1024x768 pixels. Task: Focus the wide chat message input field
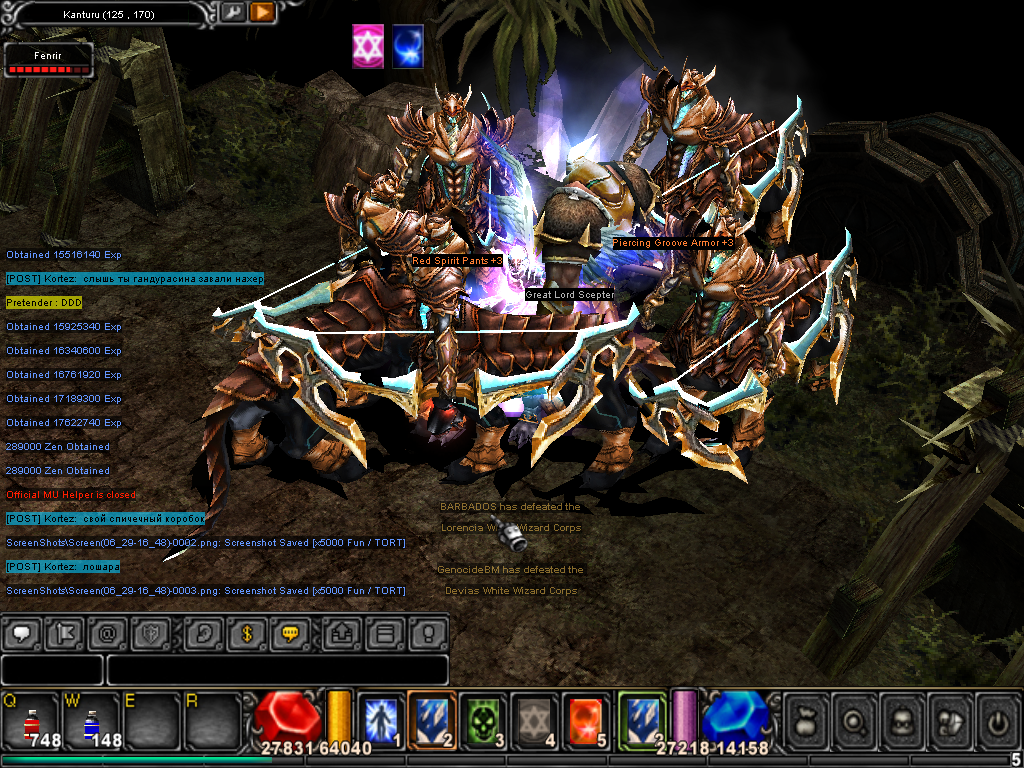[x=277, y=669]
